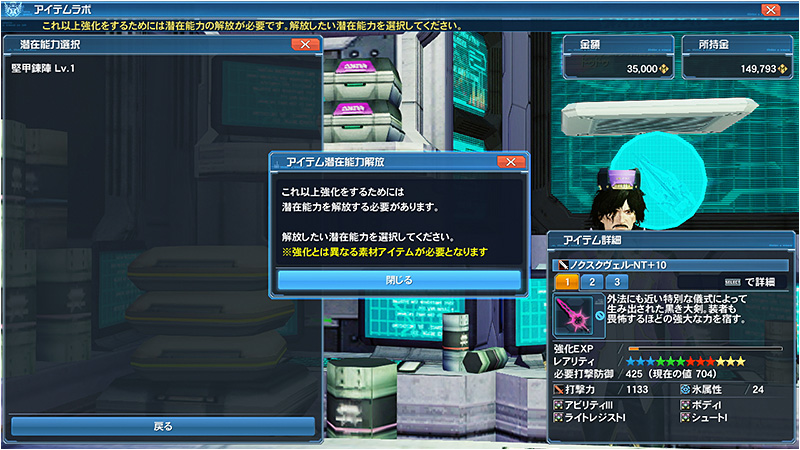
Task: Click the 閉じる button in the dialog
Action: [x=399, y=280]
